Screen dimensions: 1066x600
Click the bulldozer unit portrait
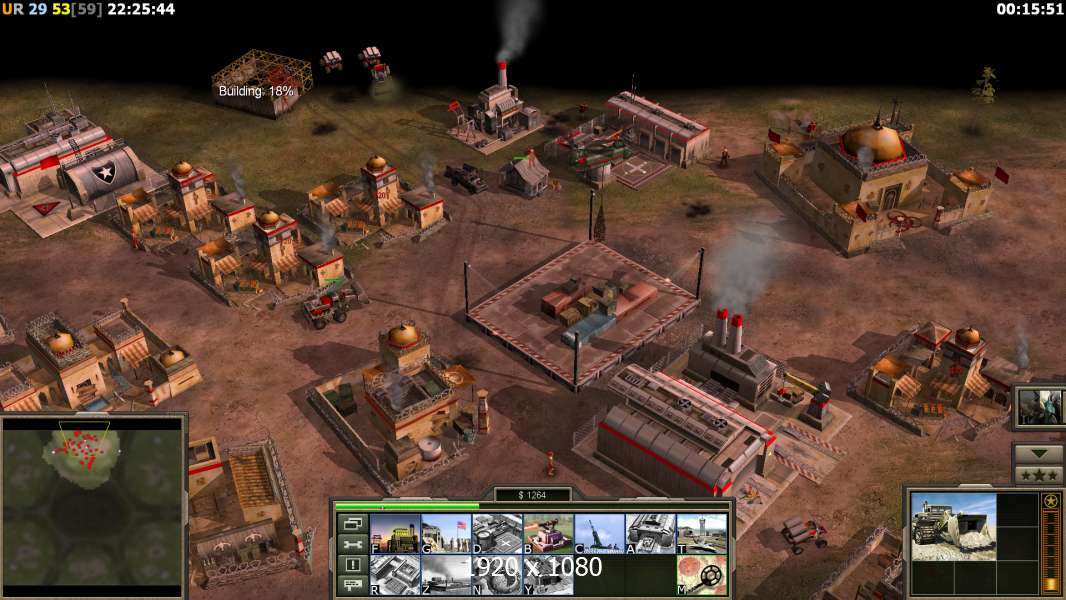click(953, 526)
